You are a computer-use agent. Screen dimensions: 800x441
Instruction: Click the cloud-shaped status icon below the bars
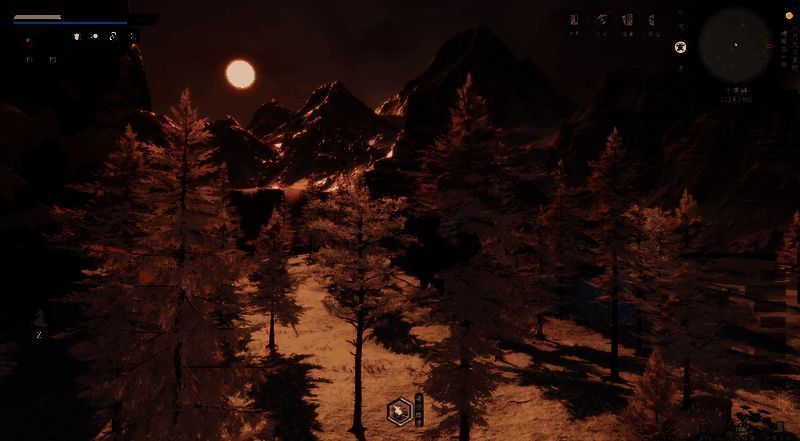click(x=95, y=37)
